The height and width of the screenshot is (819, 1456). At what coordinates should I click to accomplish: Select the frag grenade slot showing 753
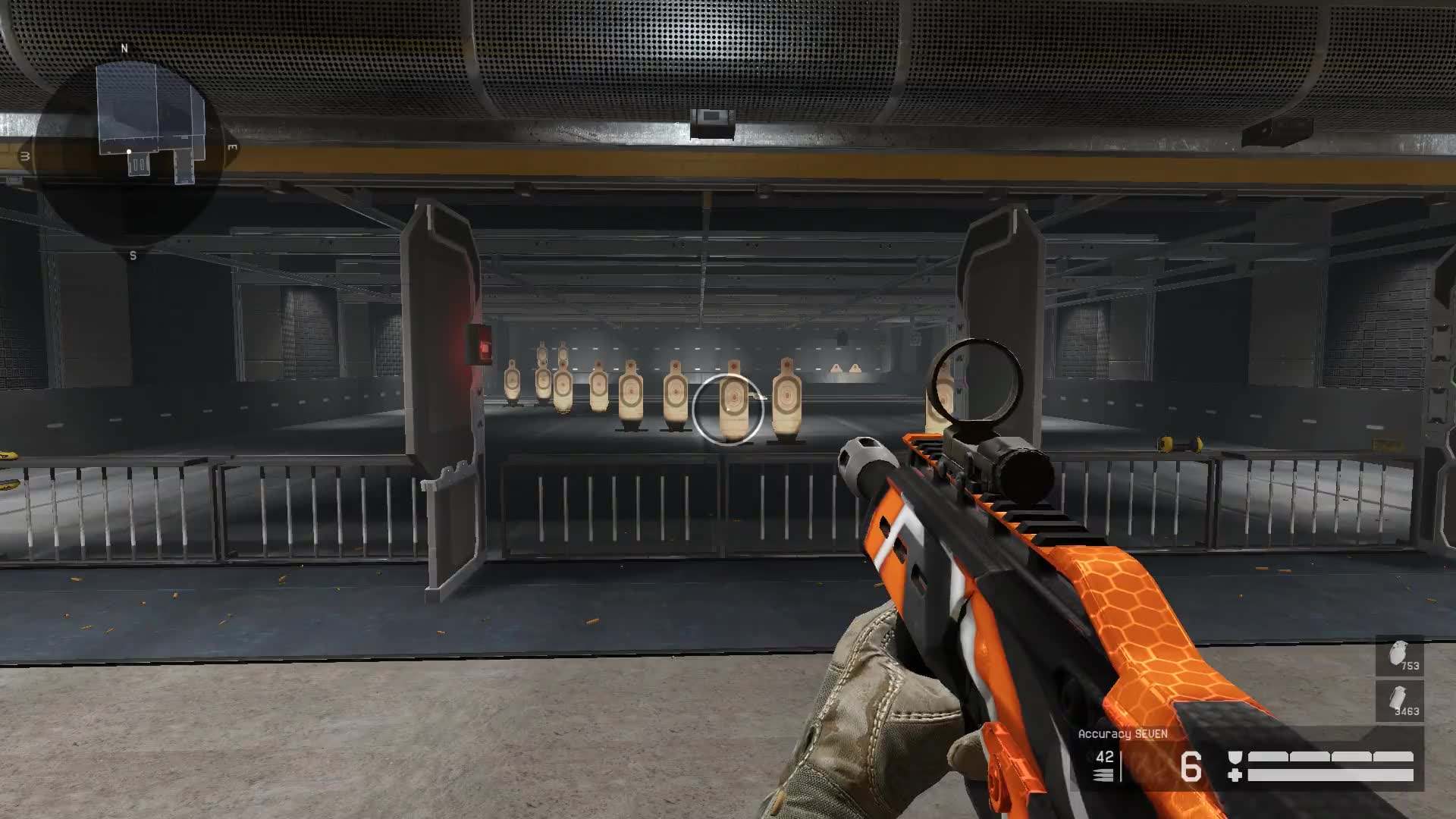pos(1399,656)
